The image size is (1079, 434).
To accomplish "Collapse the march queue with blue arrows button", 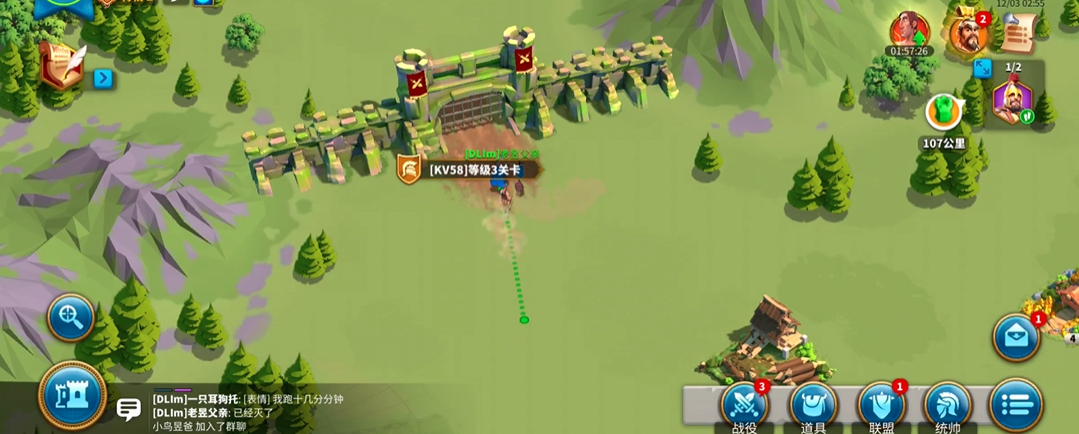I will 982,68.
